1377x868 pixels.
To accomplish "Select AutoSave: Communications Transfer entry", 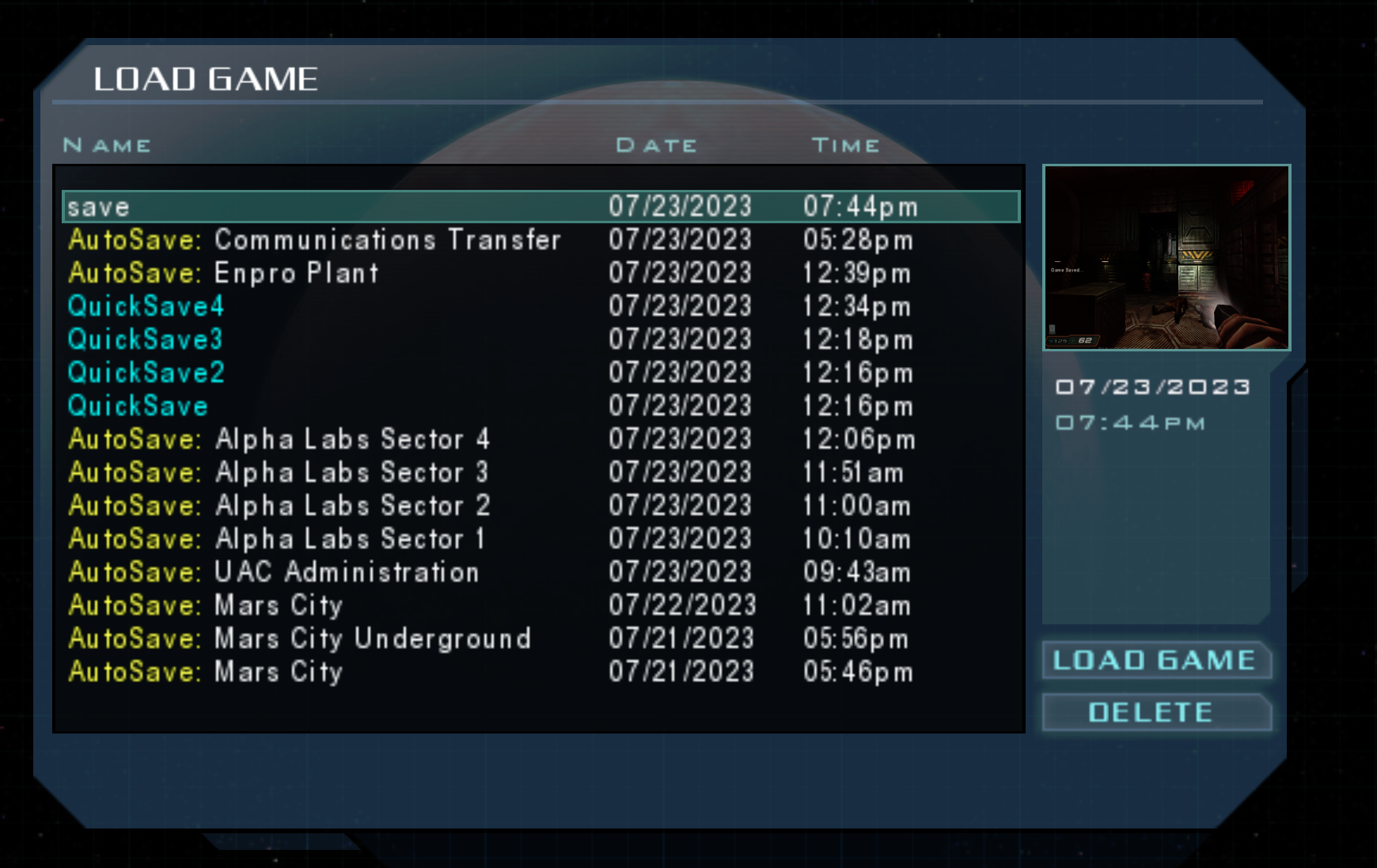I will [317, 241].
